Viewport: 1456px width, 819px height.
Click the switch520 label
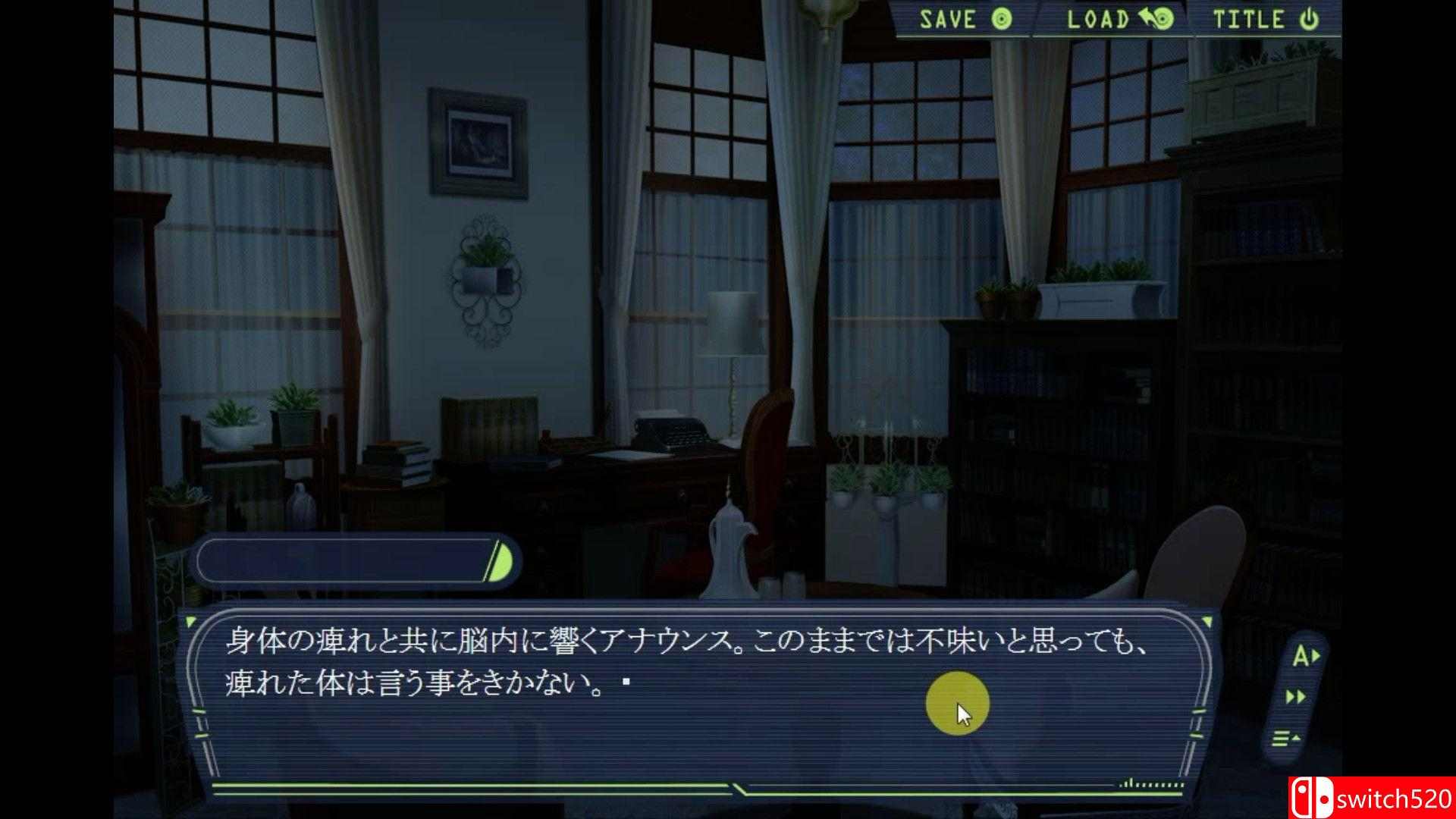tap(1392, 799)
